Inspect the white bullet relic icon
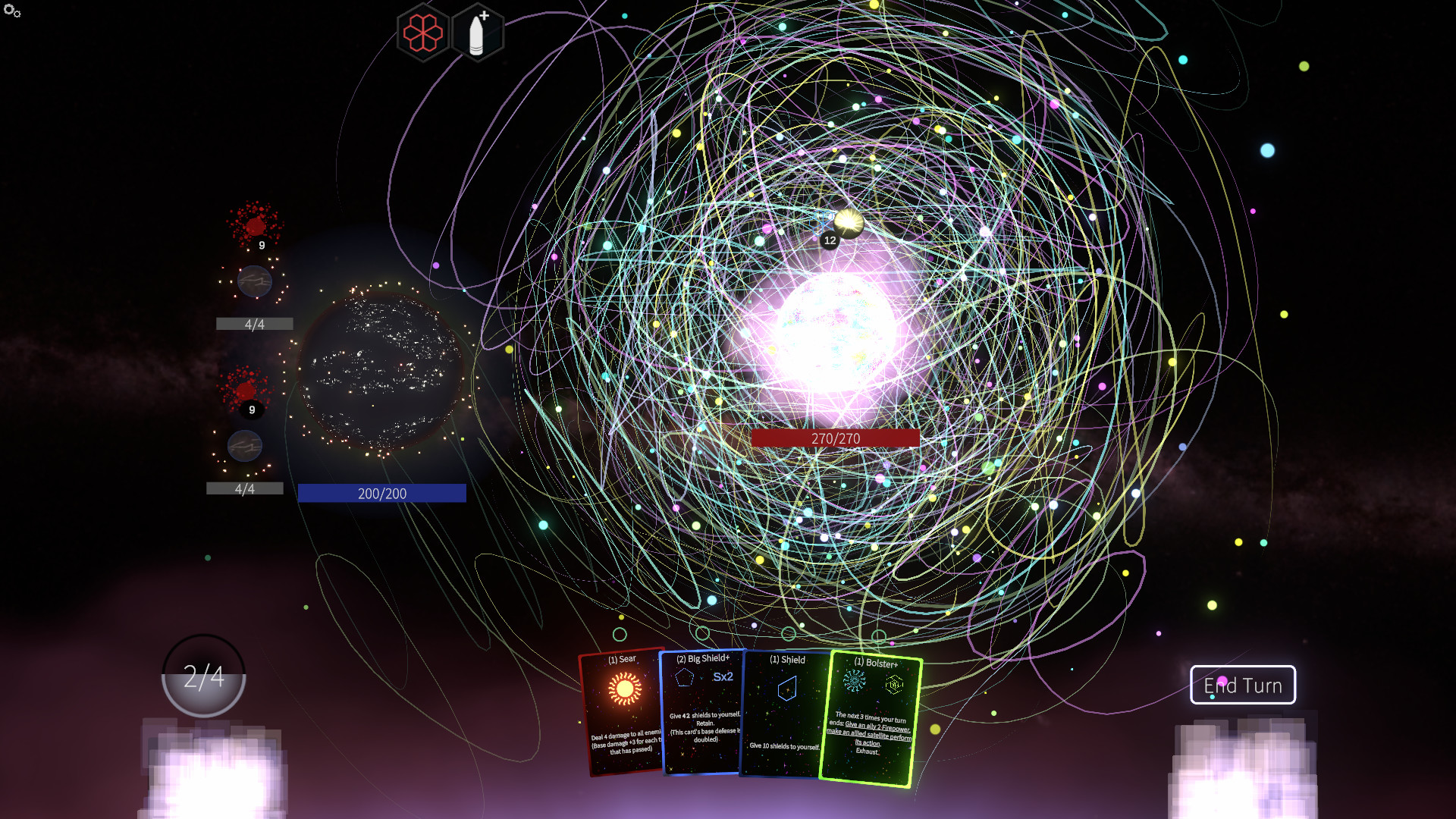The image size is (1456, 819). click(x=477, y=33)
